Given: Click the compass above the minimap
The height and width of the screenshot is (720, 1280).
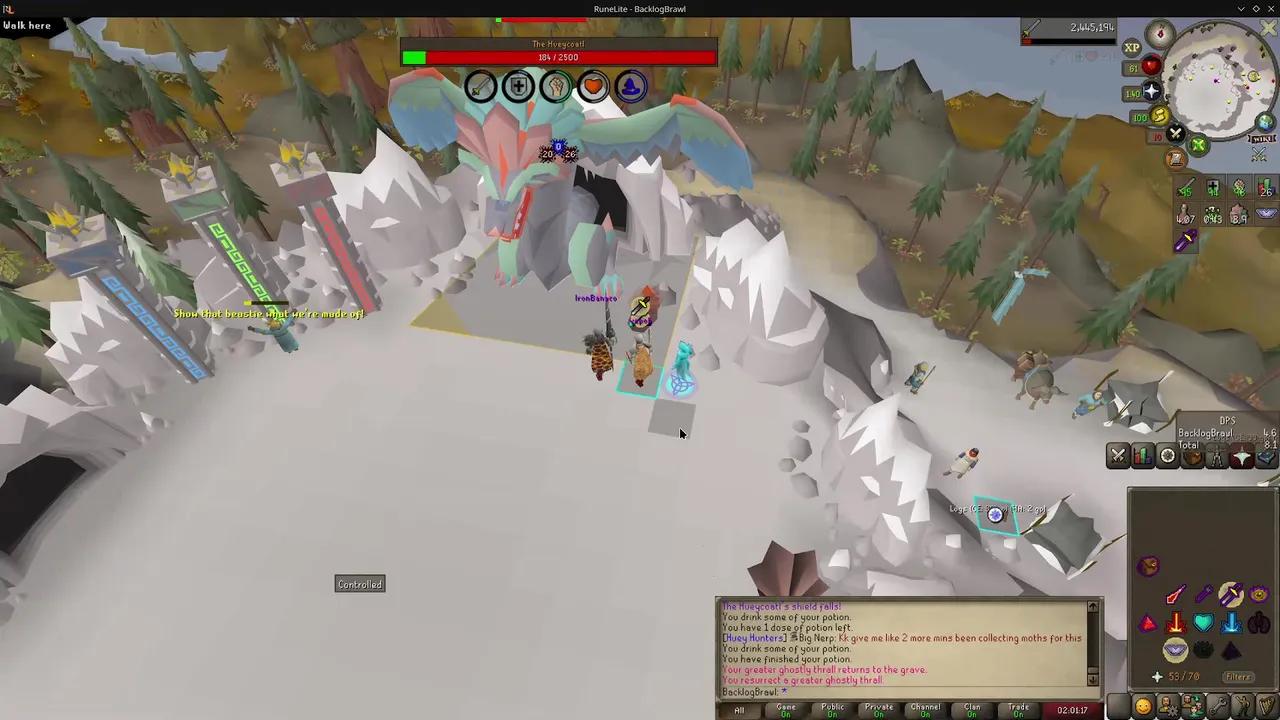Looking at the screenshot, I should click(1160, 32).
